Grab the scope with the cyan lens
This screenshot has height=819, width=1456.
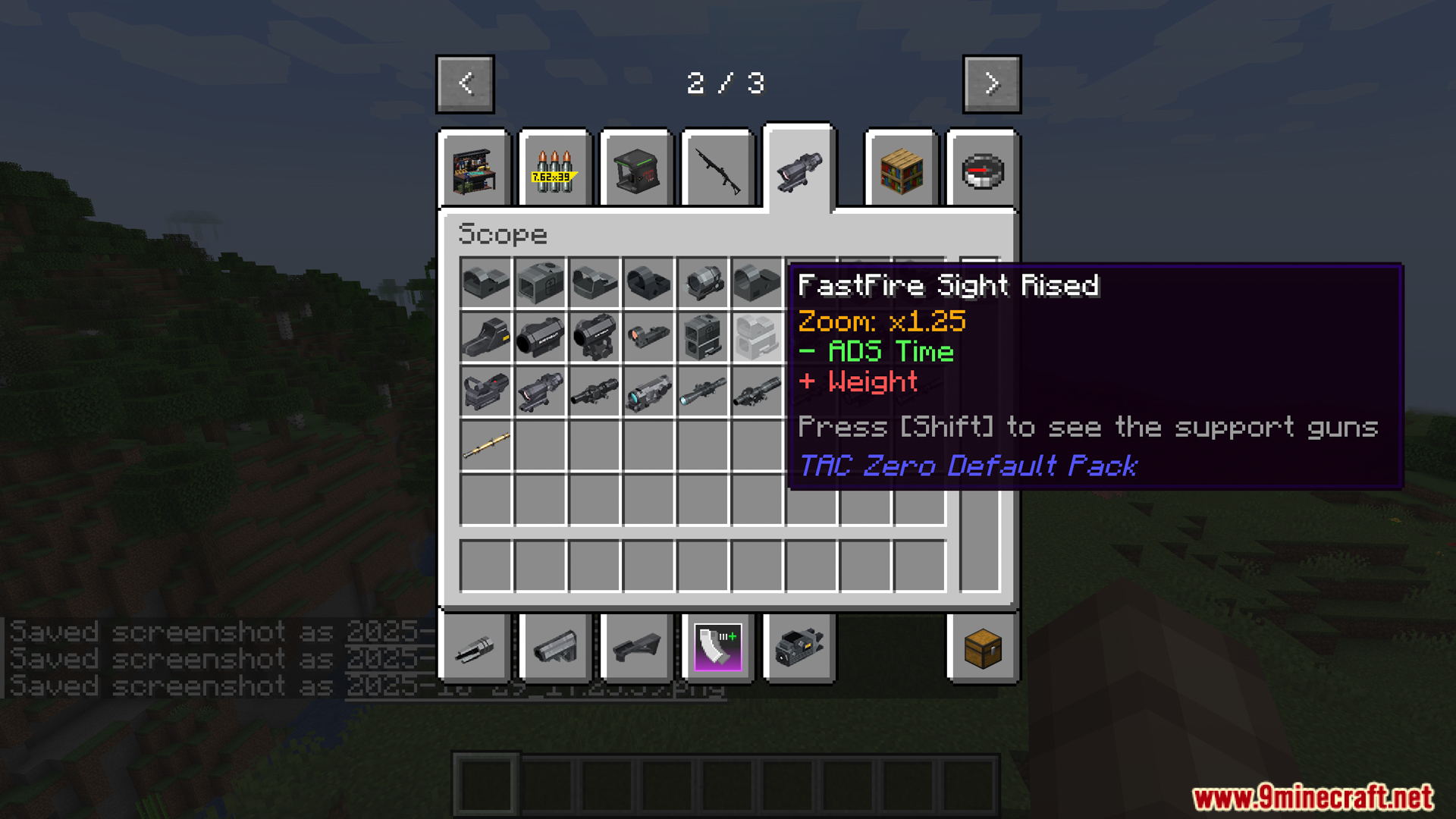[x=648, y=392]
